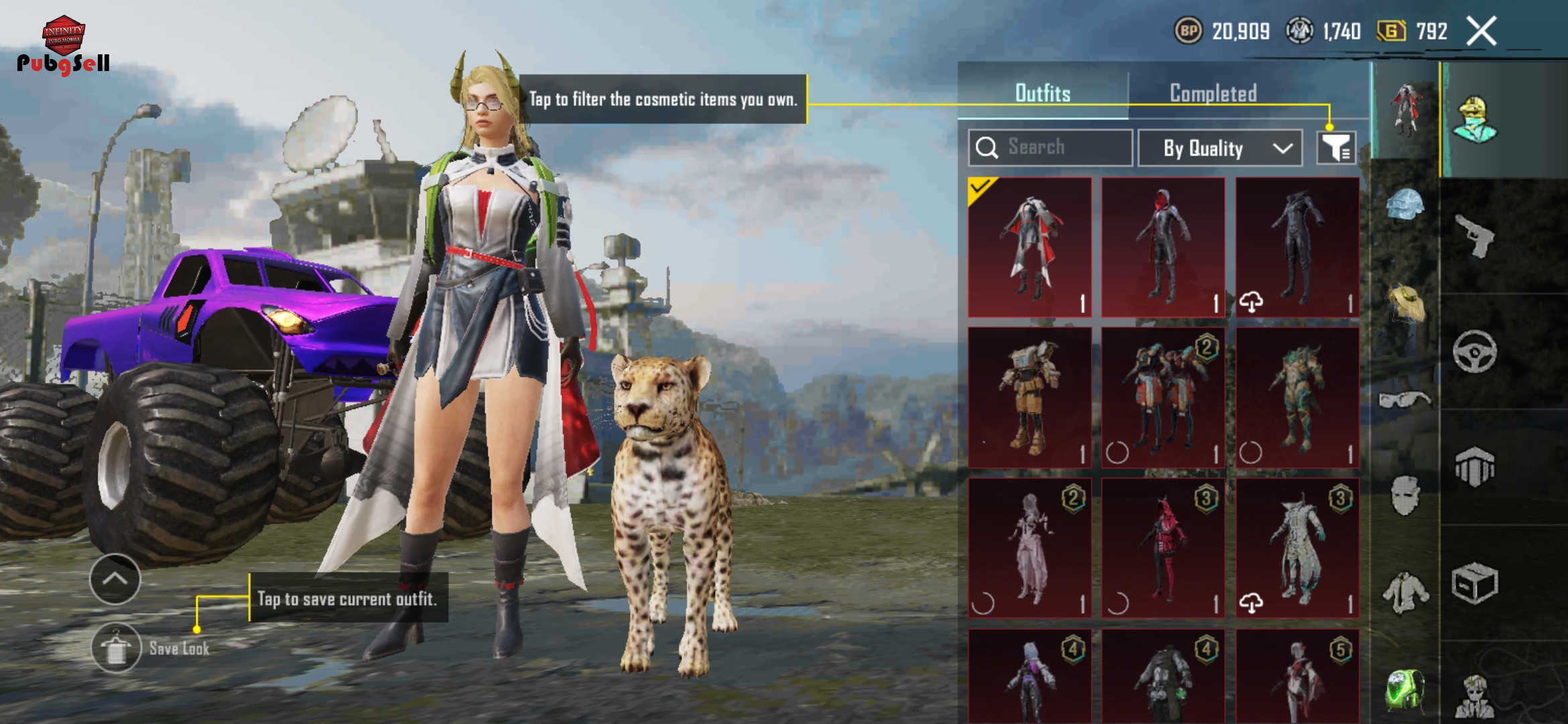1568x724 pixels.
Task: Switch to the Completed tab
Action: [1213, 93]
